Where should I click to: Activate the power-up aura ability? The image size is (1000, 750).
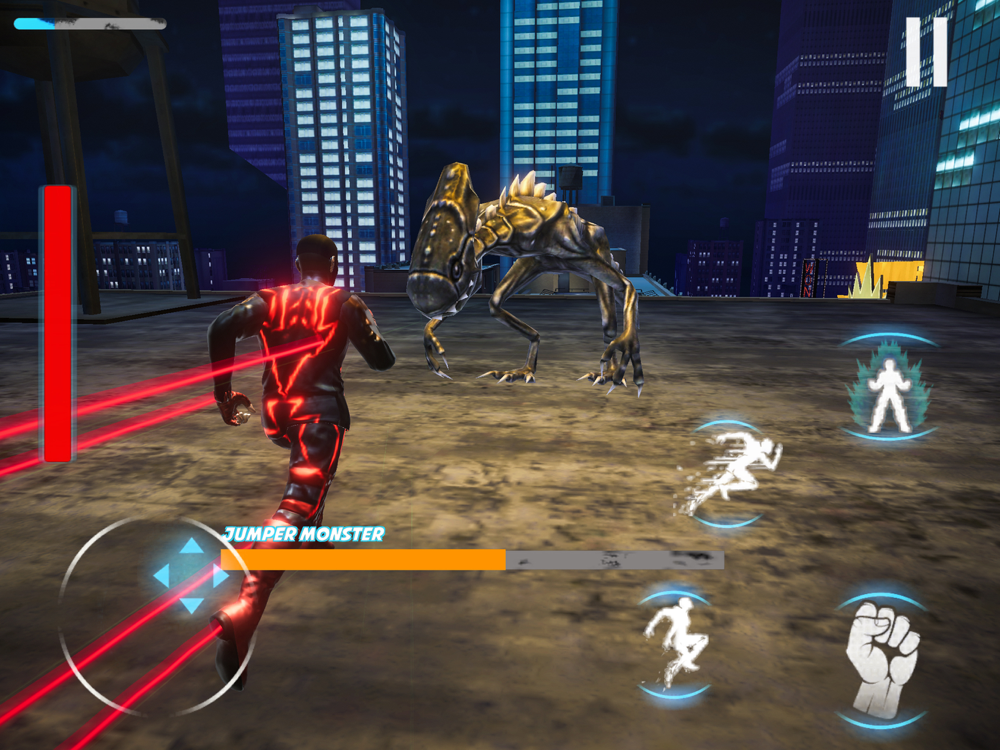point(889,389)
